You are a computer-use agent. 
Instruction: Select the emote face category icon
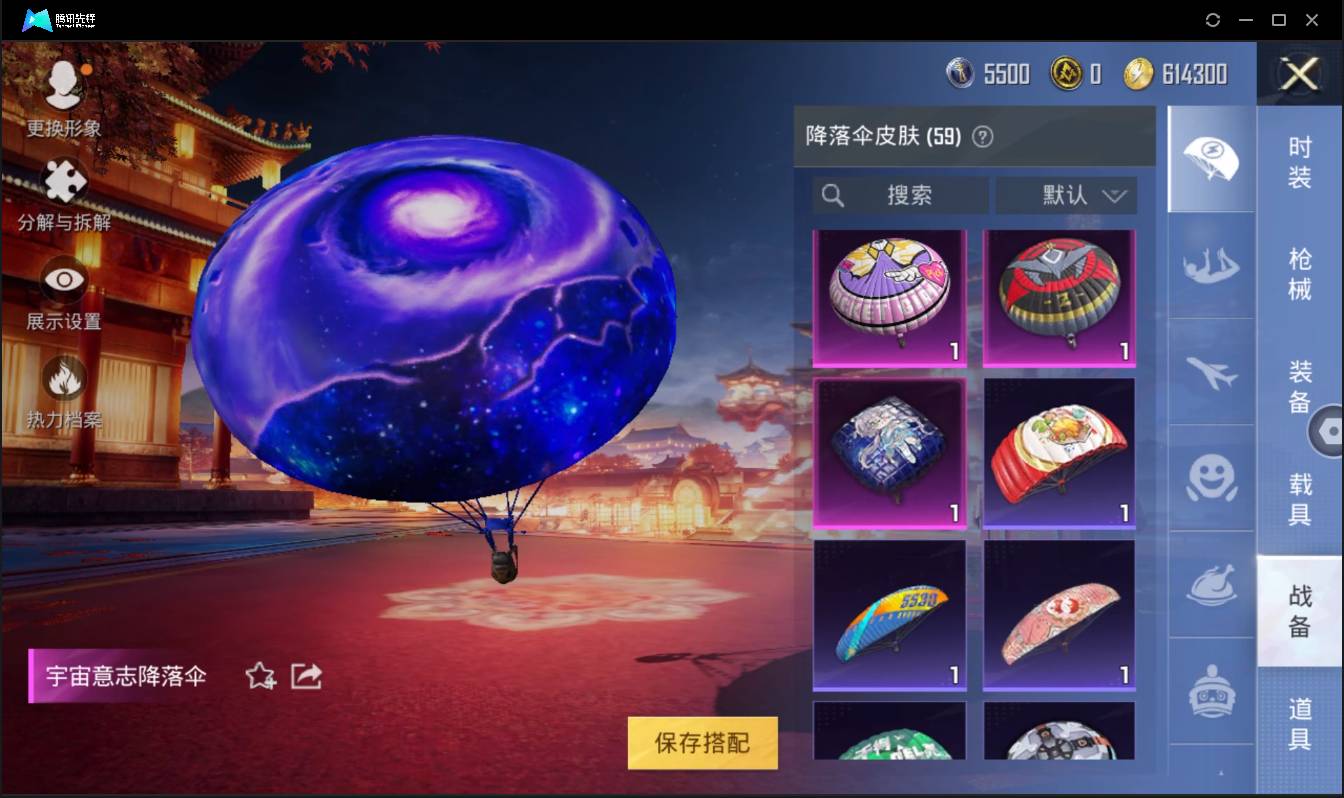1210,482
